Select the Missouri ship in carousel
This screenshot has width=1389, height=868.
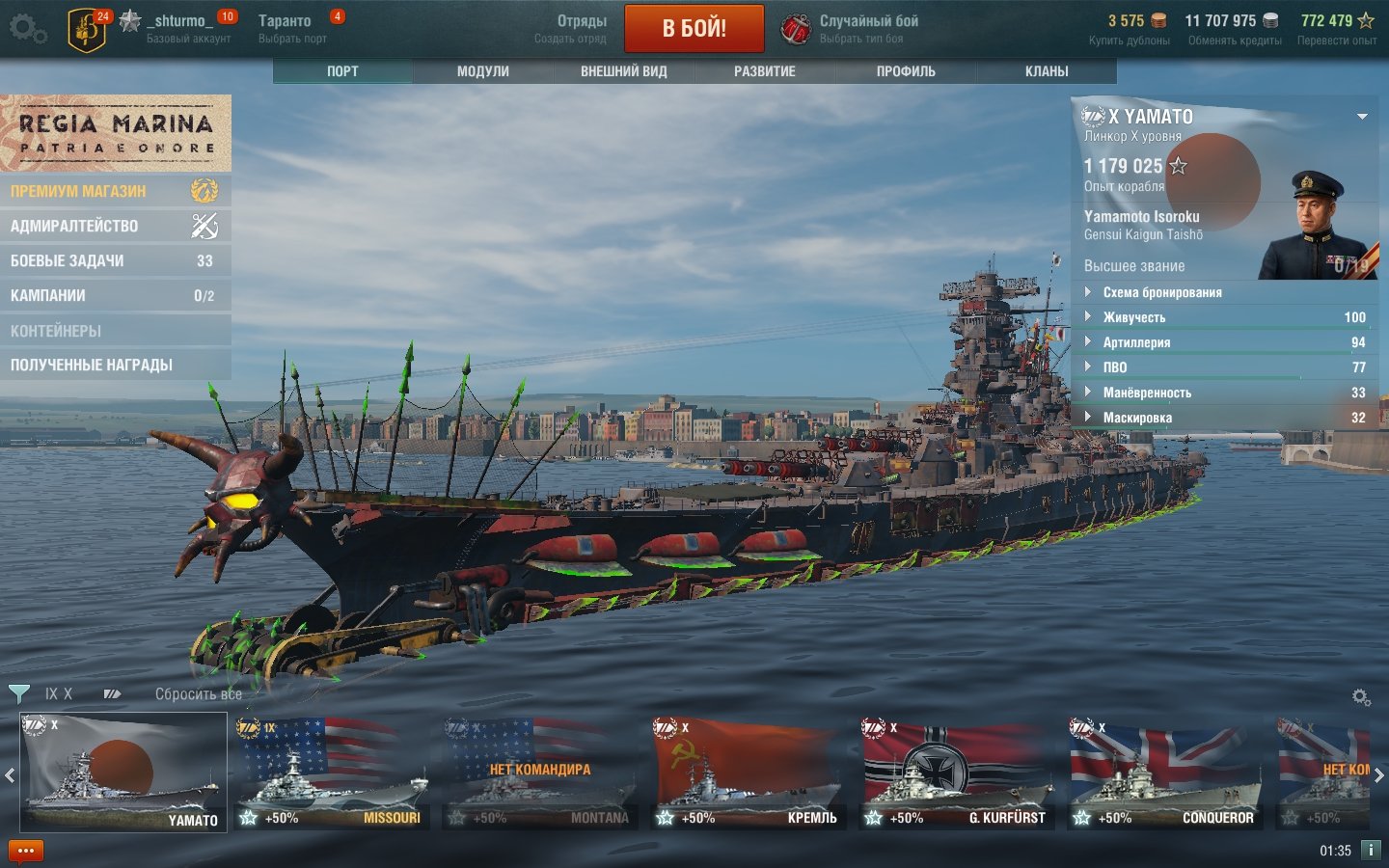331,773
